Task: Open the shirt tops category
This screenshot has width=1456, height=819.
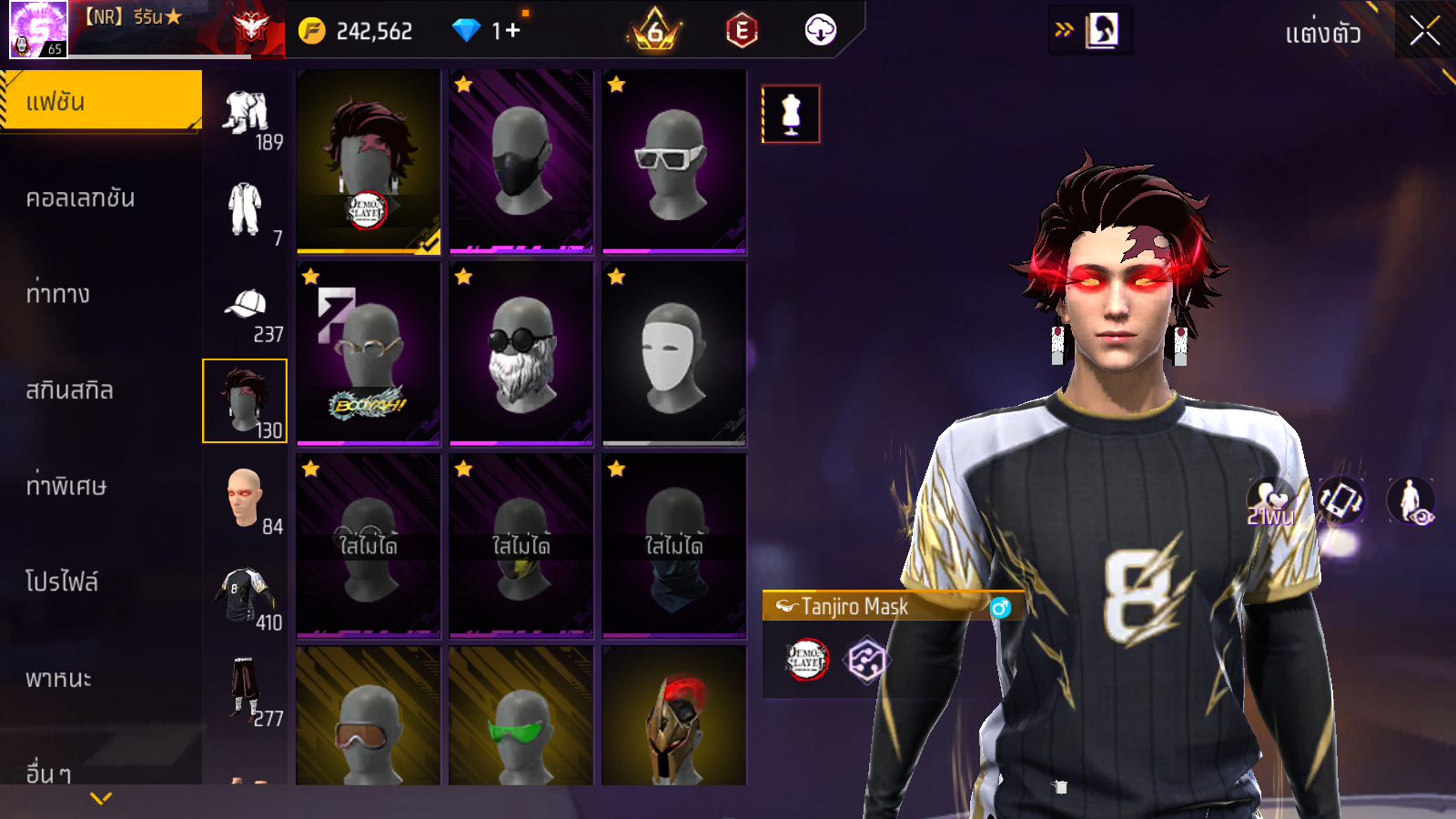Action: point(244,596)
